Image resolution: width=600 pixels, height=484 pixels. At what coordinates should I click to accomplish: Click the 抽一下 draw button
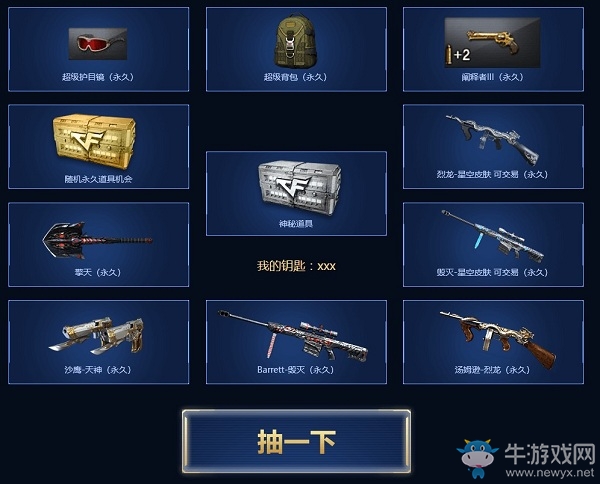pyautogui.click(x=295, y=441)
